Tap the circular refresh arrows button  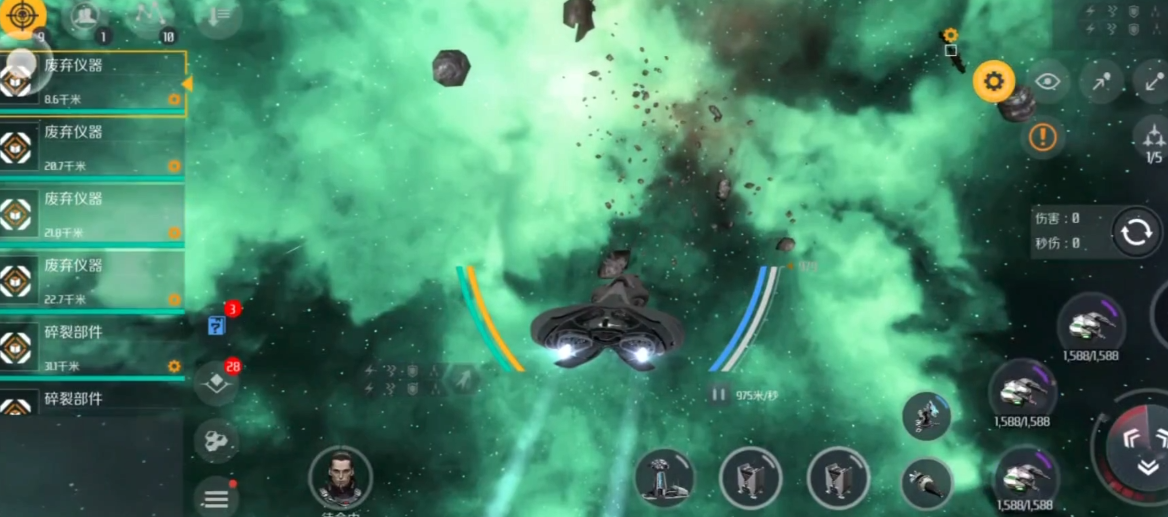click(x=1136, y=232)
